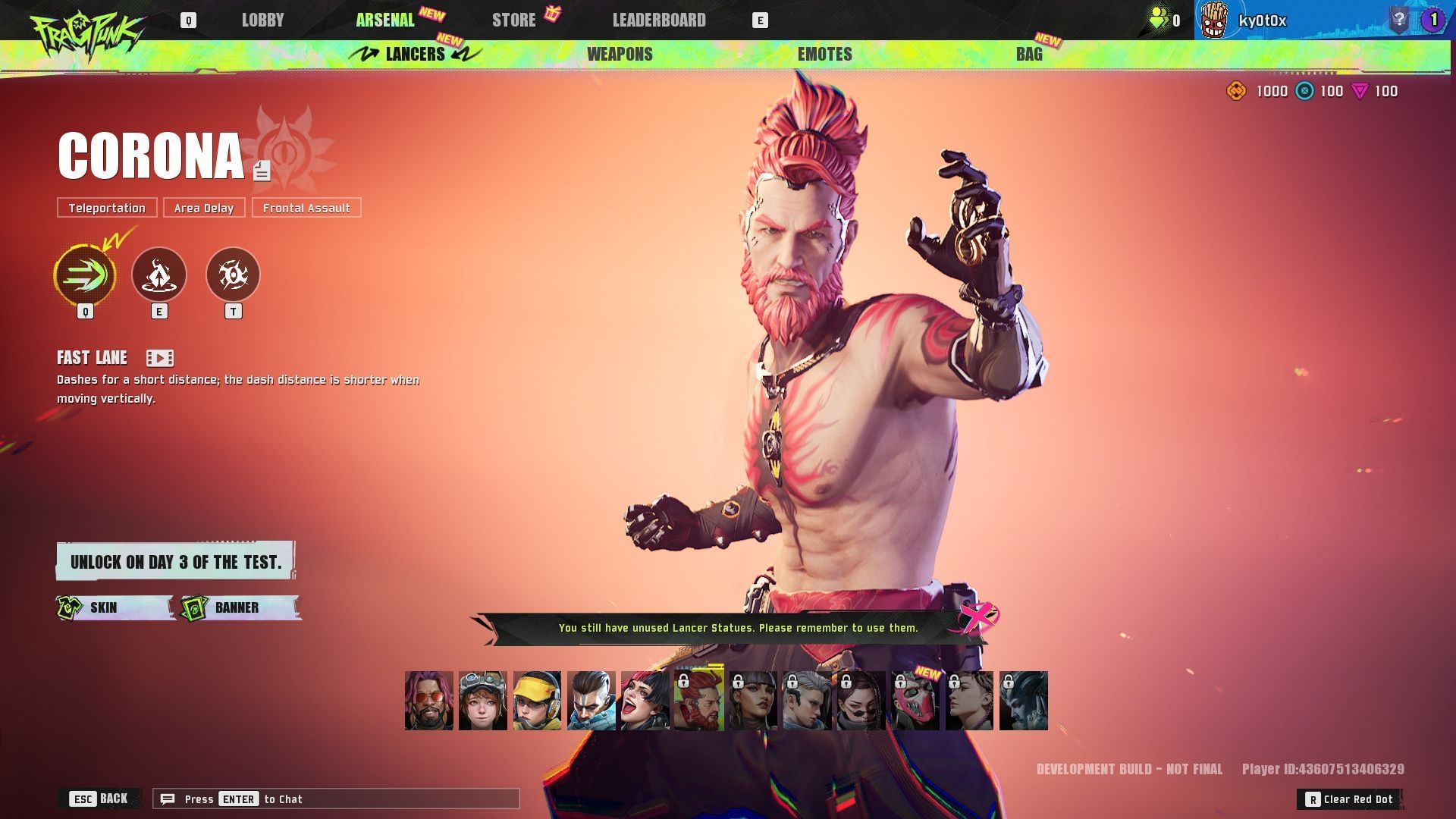Play the Fast Lane preview video
Viewport: 1456px width, 819px height.
click(x=160, y=358)
